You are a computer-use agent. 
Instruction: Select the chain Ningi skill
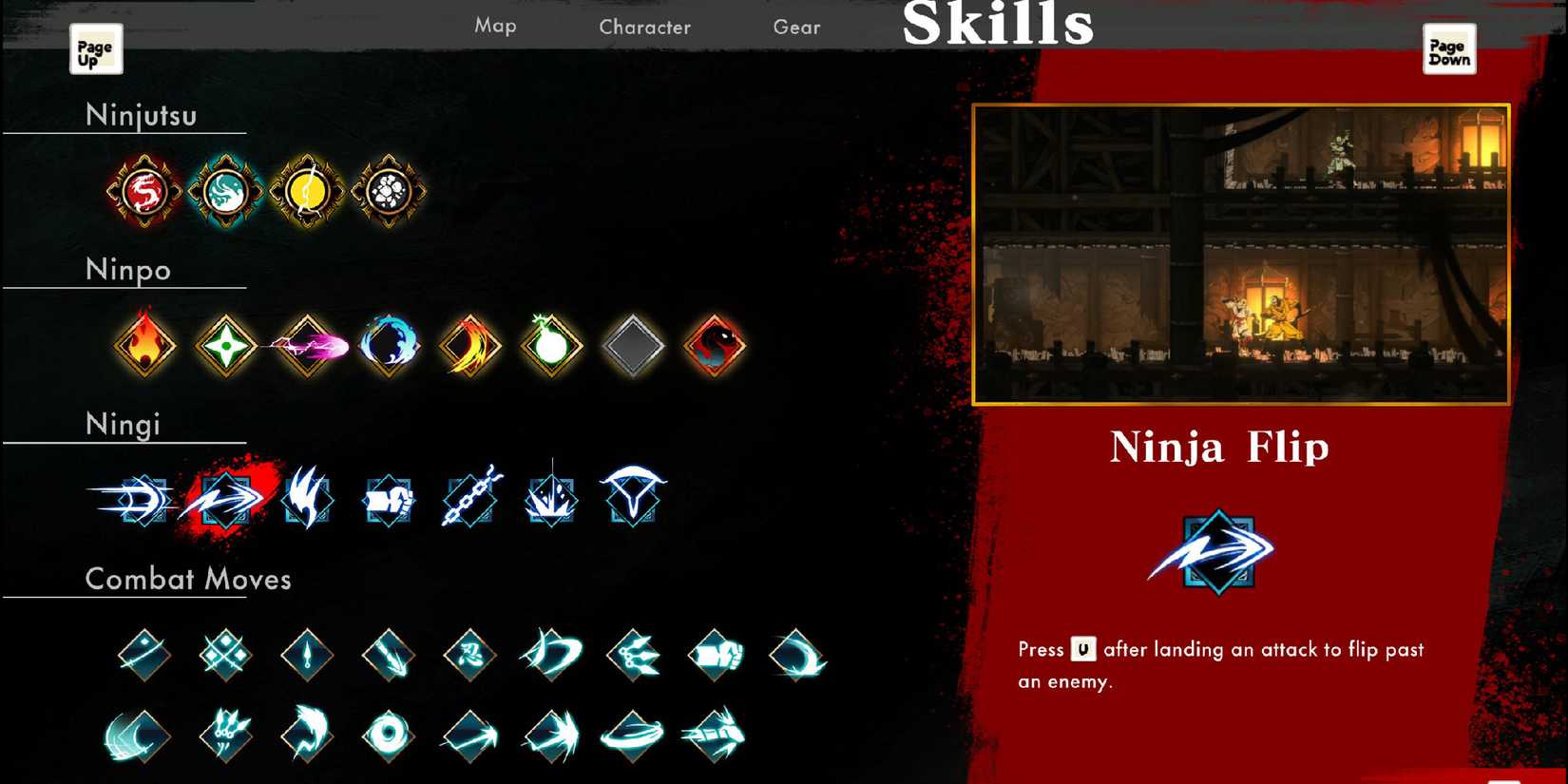(469, 498)
